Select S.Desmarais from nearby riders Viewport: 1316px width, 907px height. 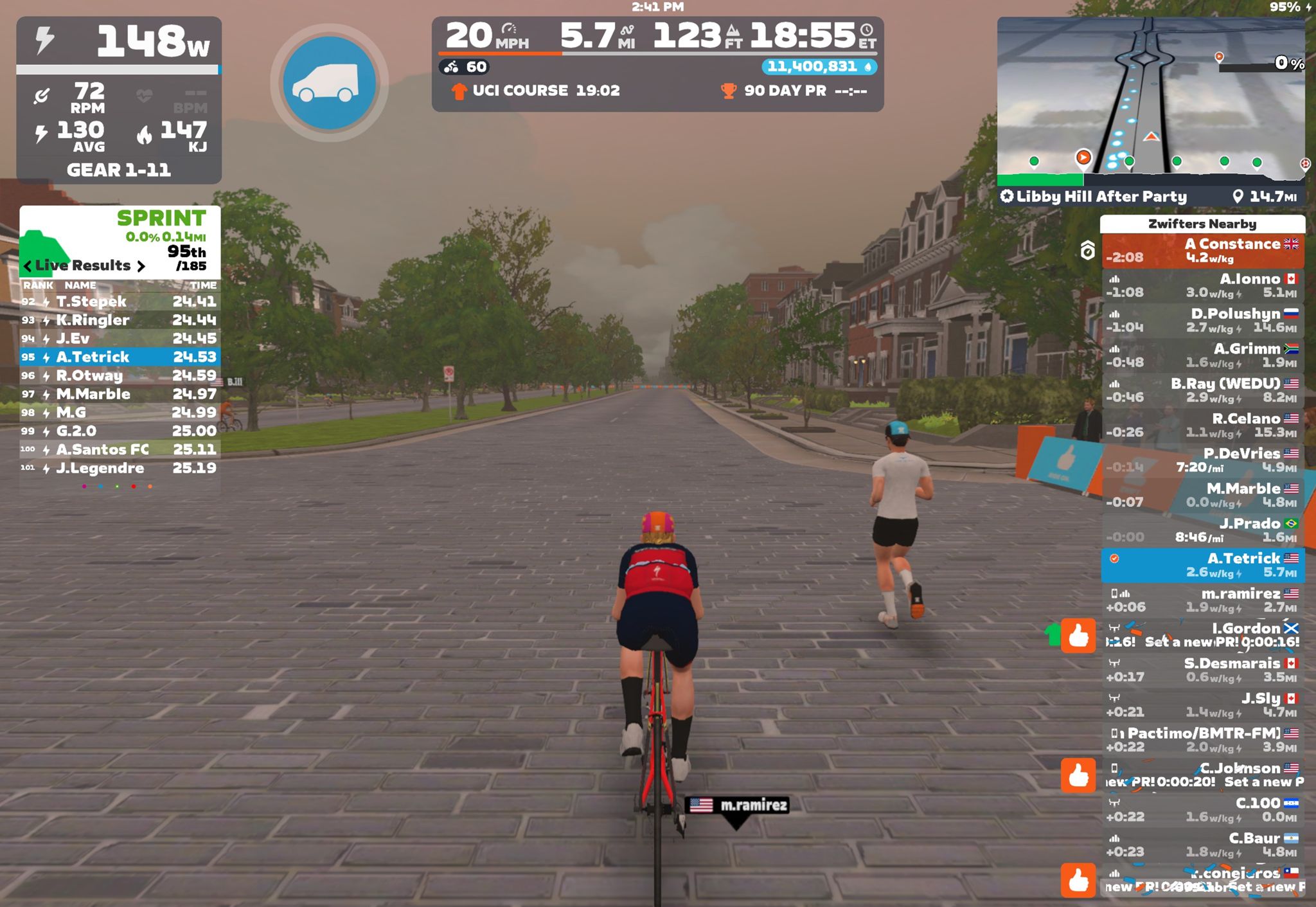click(1202, 670)
